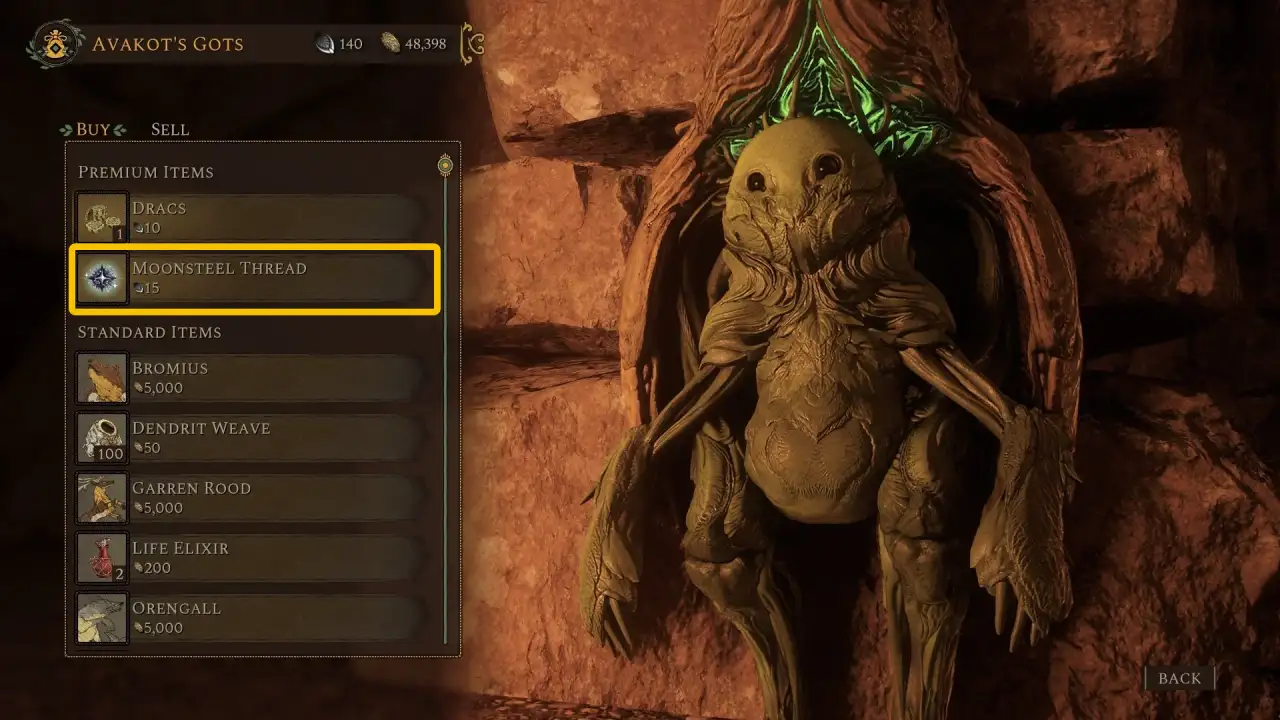Click the shop list scrollbar handle
Image resolution: width=1280 pixels, height=720 pixels.
coord(445,165)
